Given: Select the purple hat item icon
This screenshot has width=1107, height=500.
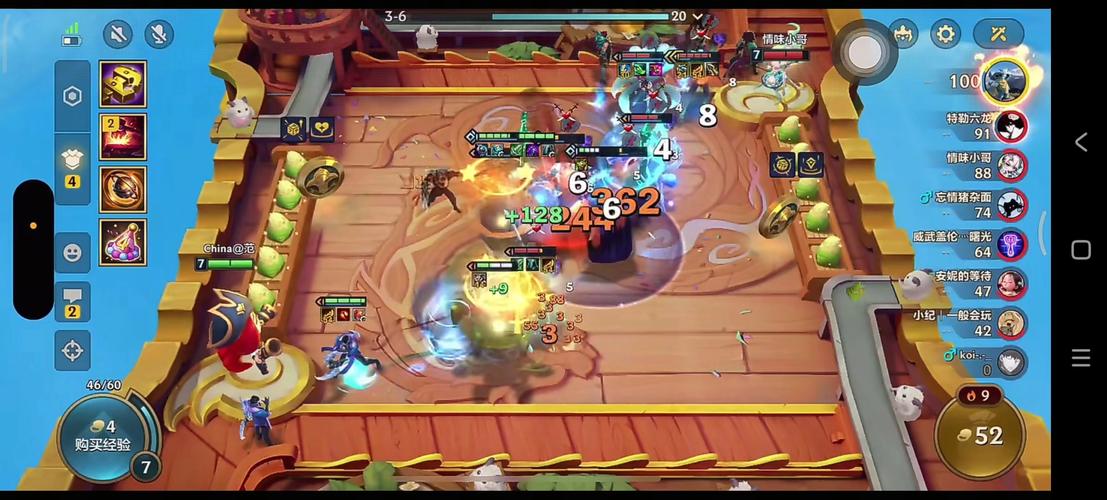Looking at the screenshot, I should [x=123, y=243].
